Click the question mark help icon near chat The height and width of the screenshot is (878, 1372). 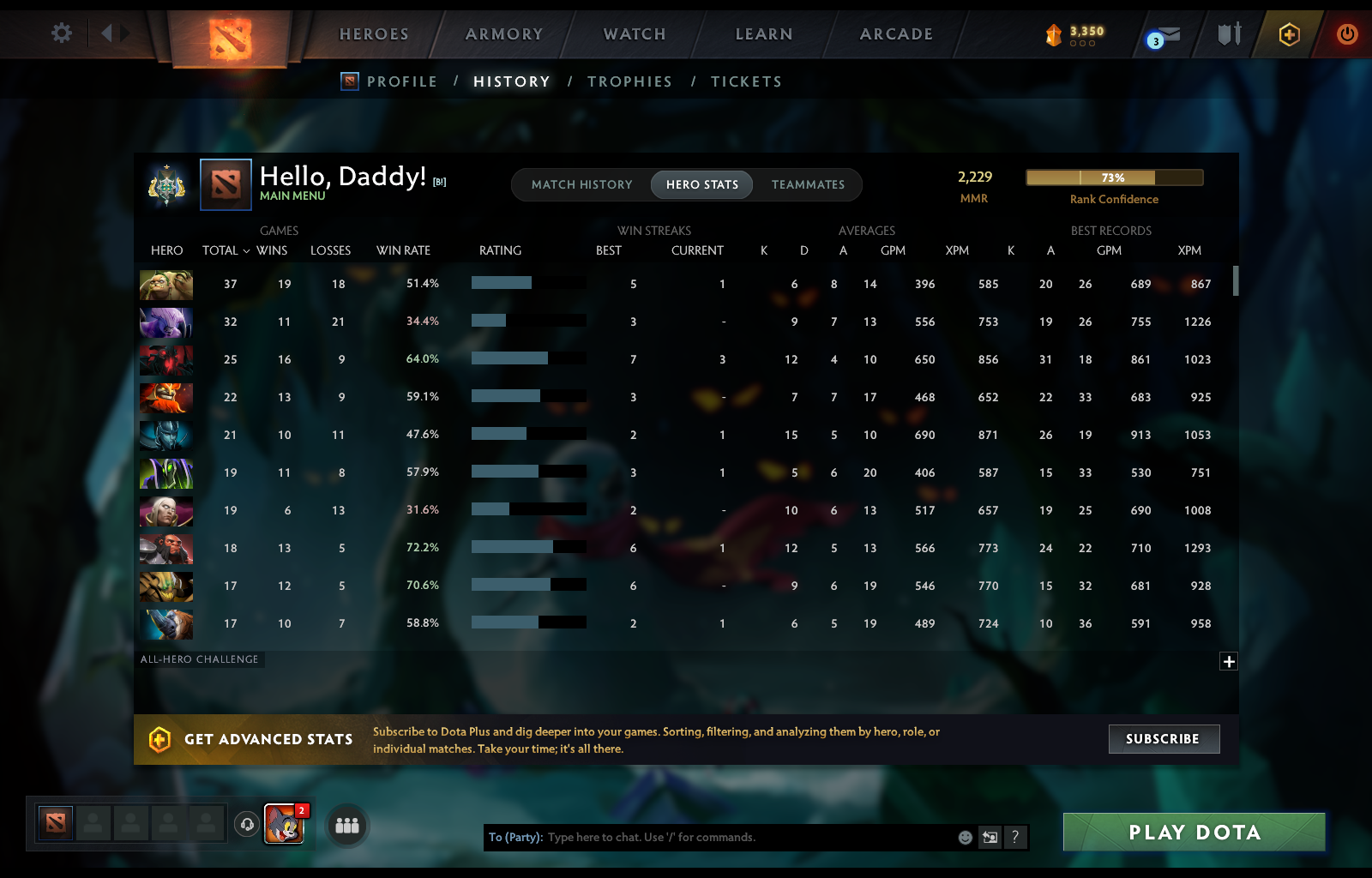(x=1016, y=838)
